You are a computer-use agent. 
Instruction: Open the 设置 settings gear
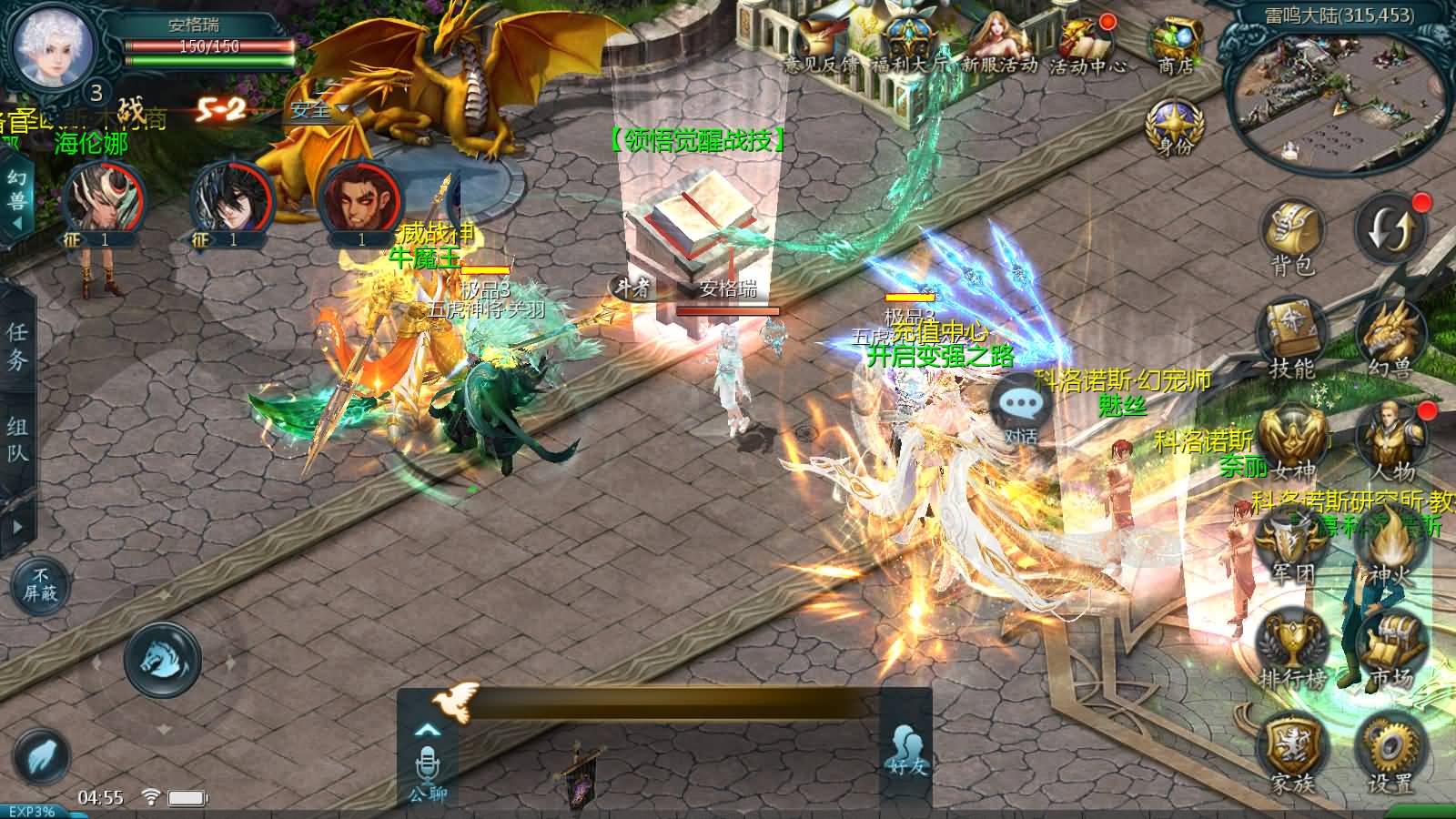(1390, 751)
